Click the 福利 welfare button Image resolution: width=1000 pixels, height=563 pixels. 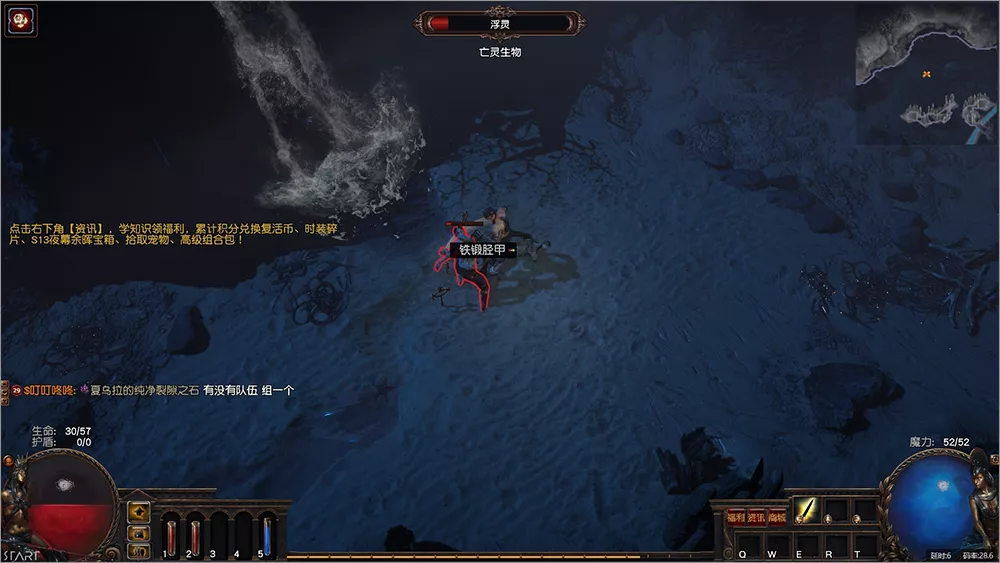pyautogui.click(x=736, y=517)
